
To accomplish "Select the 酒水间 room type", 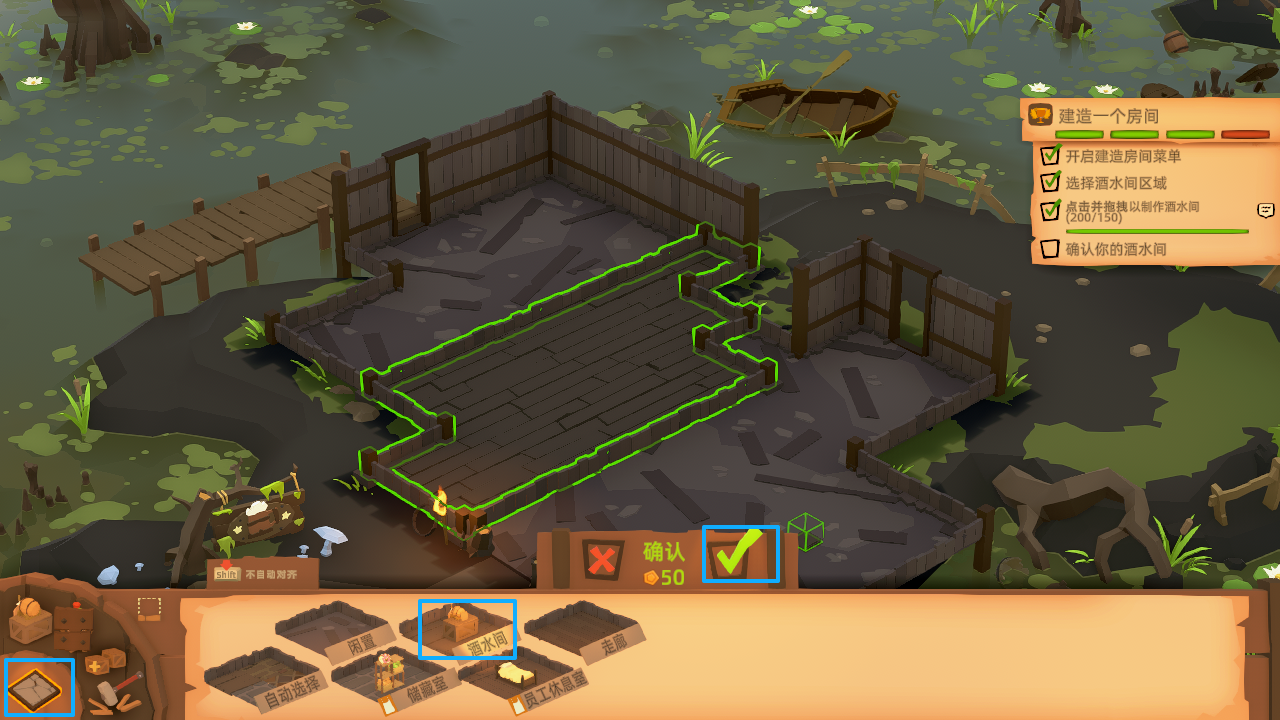I will coord(467,629).
